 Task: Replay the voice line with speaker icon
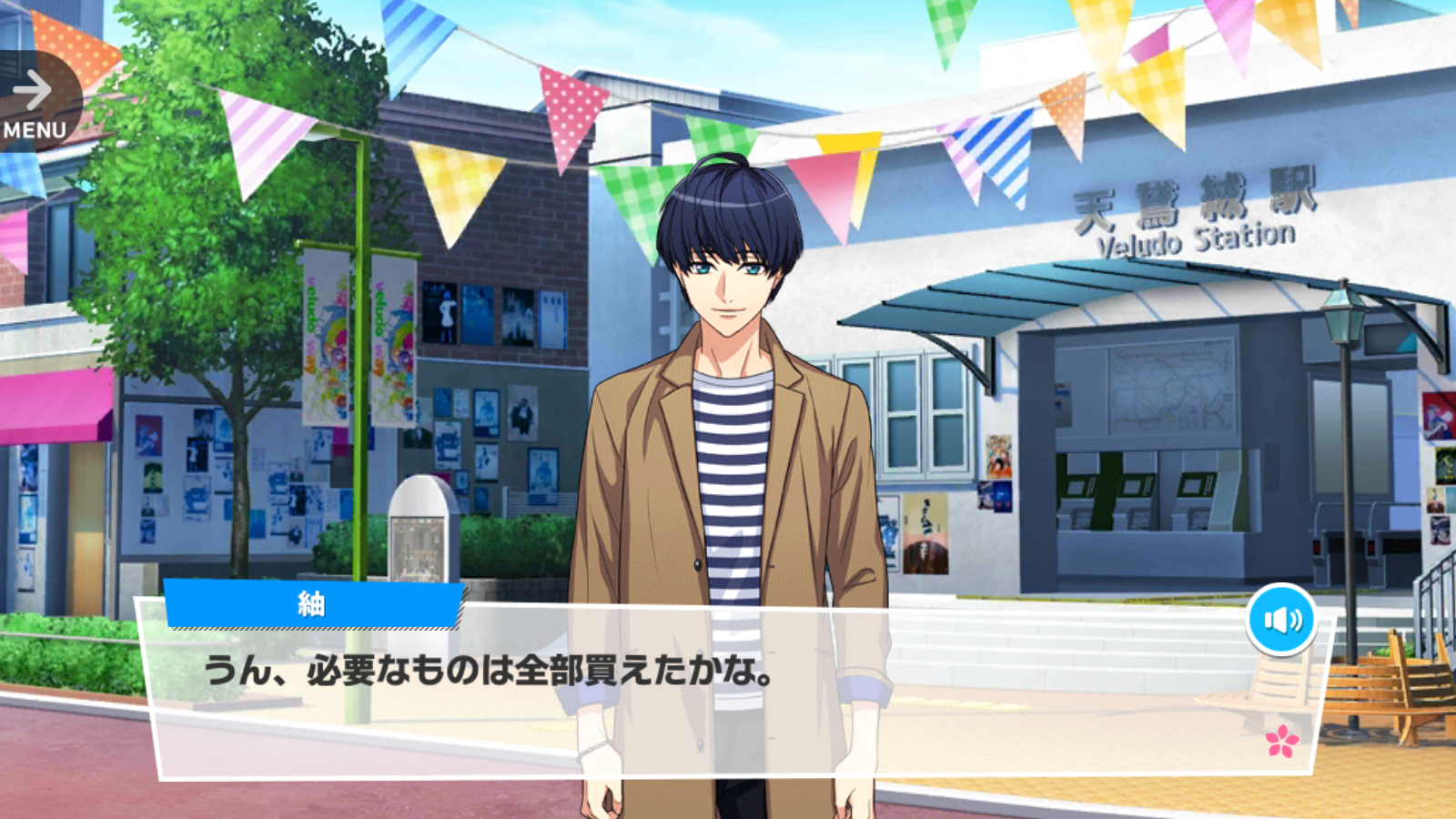[1282, 620]
